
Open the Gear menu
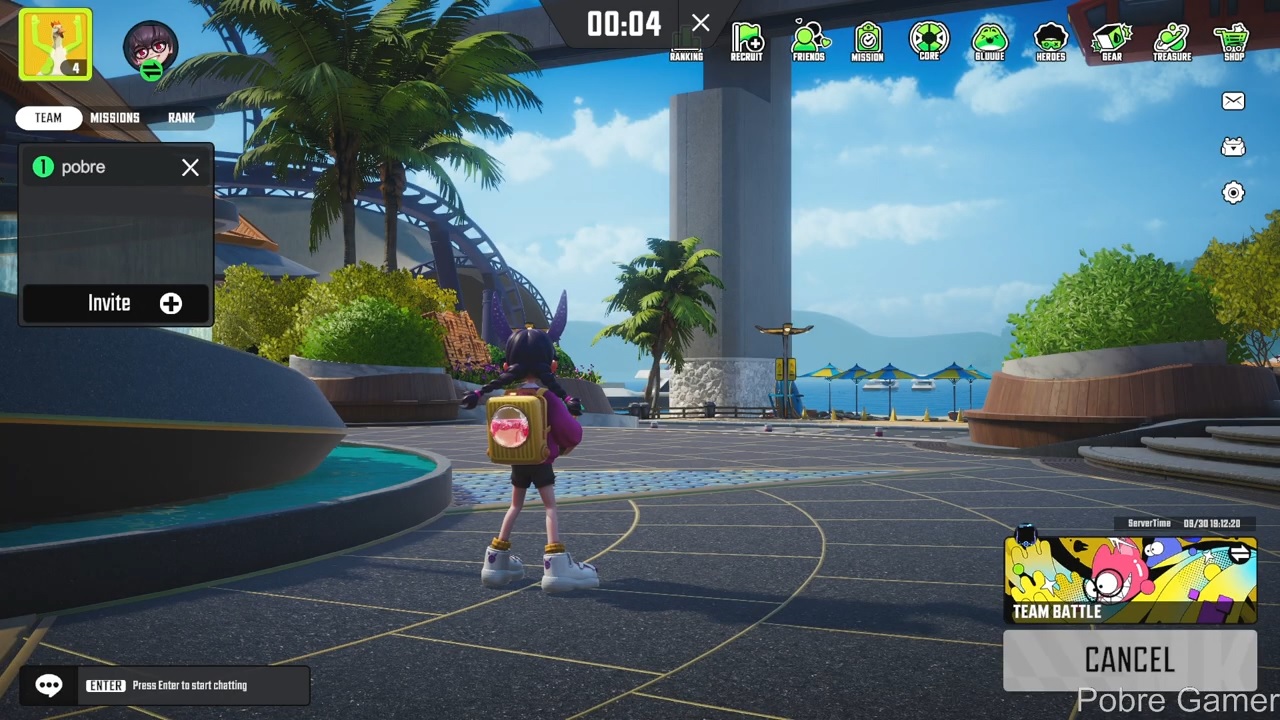point(1111,42)
